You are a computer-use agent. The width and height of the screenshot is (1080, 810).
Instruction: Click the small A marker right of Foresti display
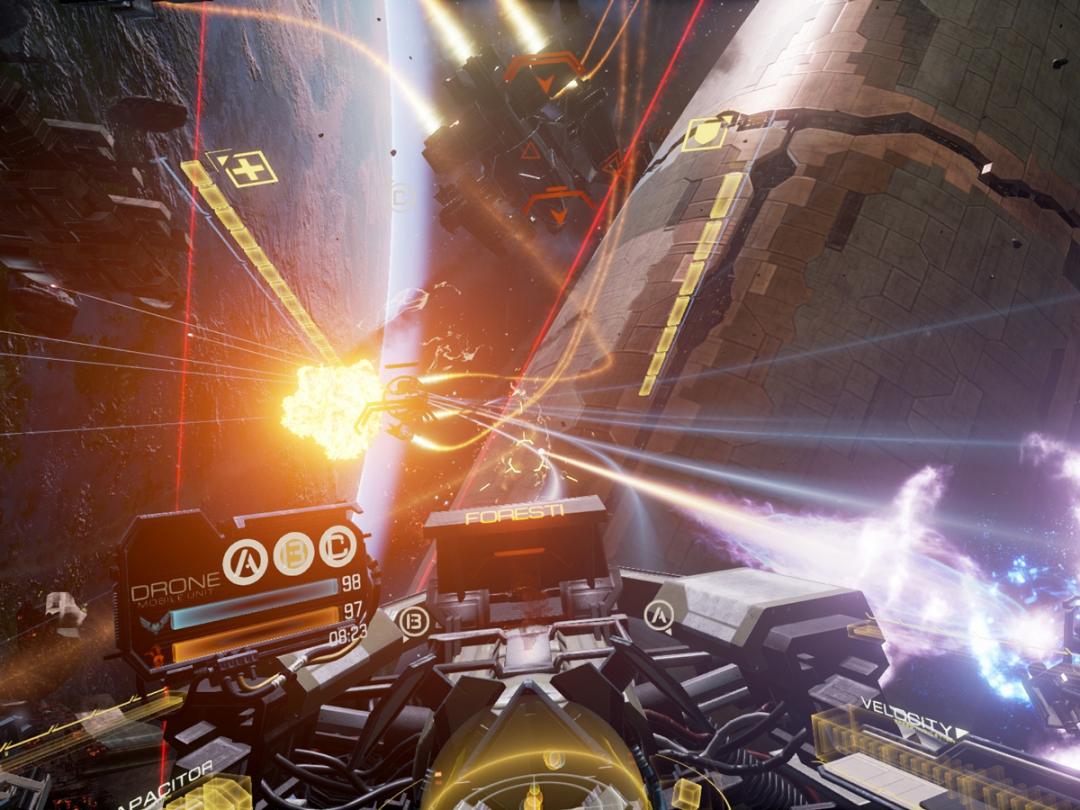[658, 614]
